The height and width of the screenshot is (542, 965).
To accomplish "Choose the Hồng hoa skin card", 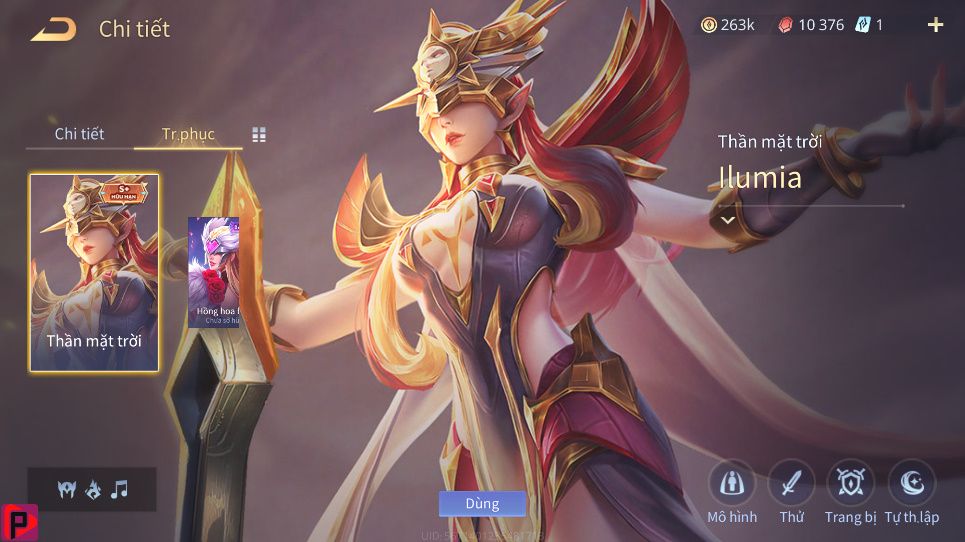I will coord(213,272).
